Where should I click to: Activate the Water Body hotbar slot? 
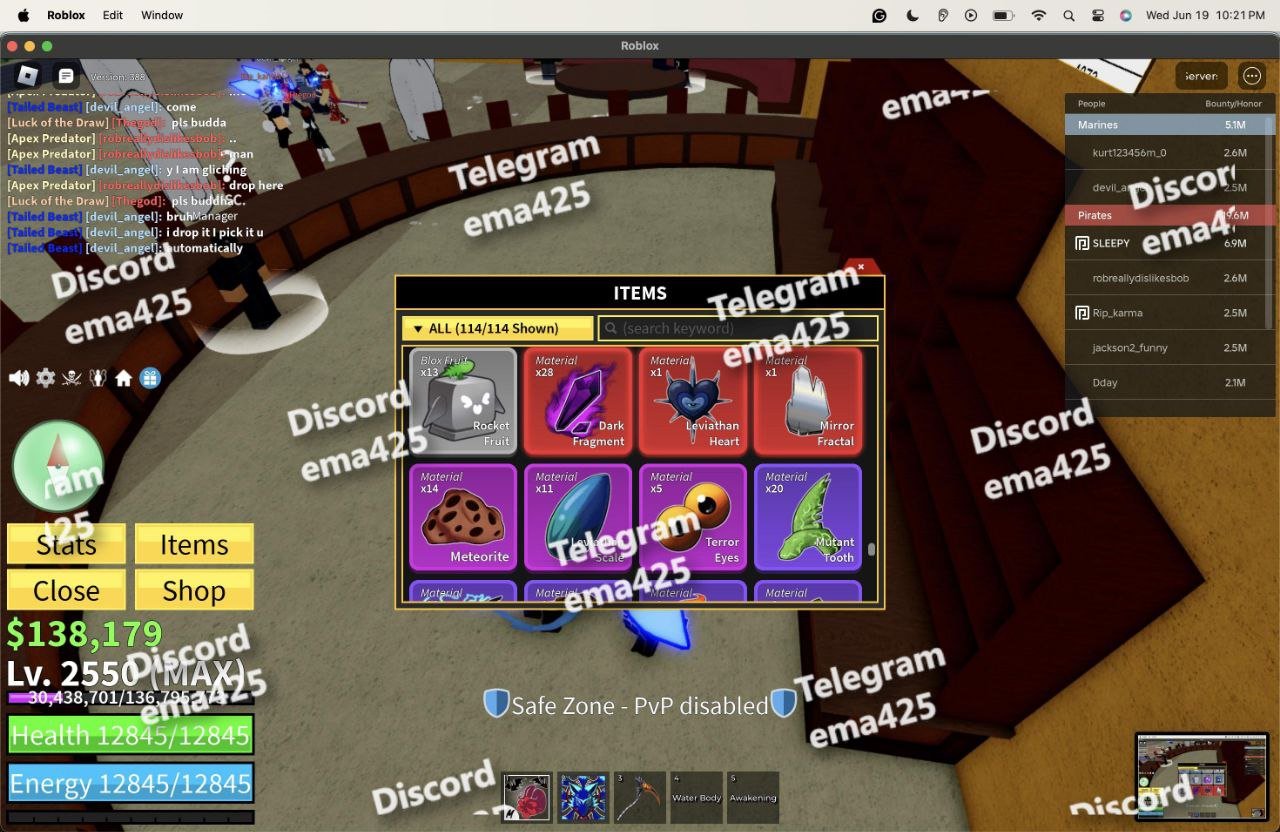coord(696,797)
